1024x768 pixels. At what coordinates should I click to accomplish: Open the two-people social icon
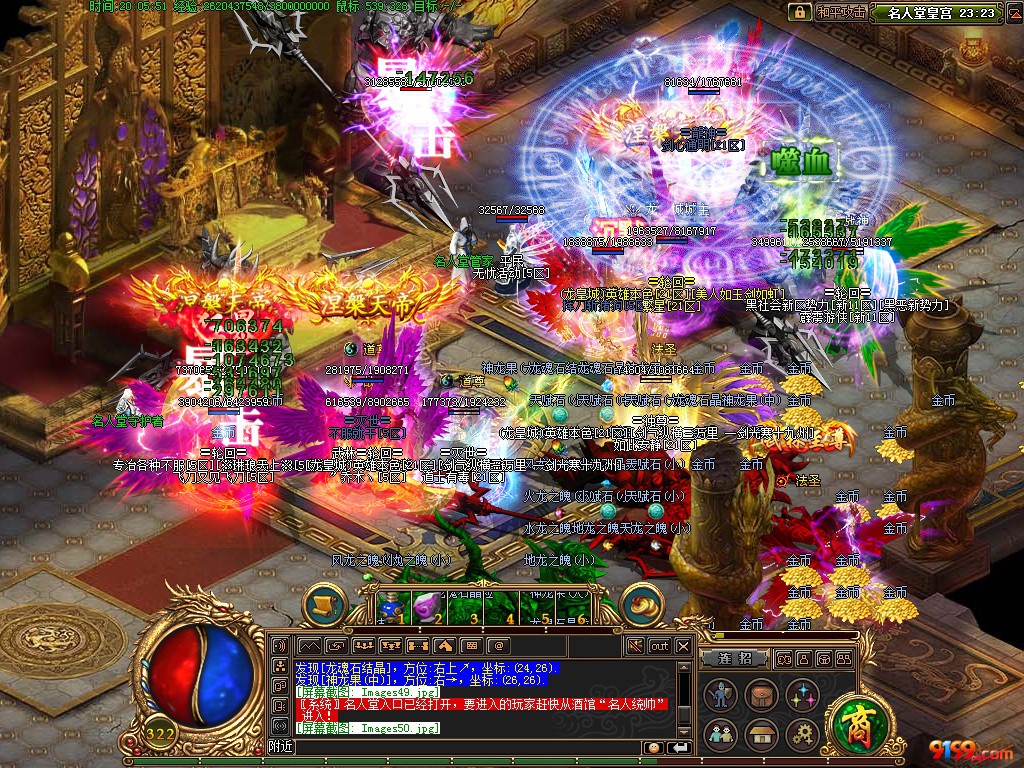point(719,734)
